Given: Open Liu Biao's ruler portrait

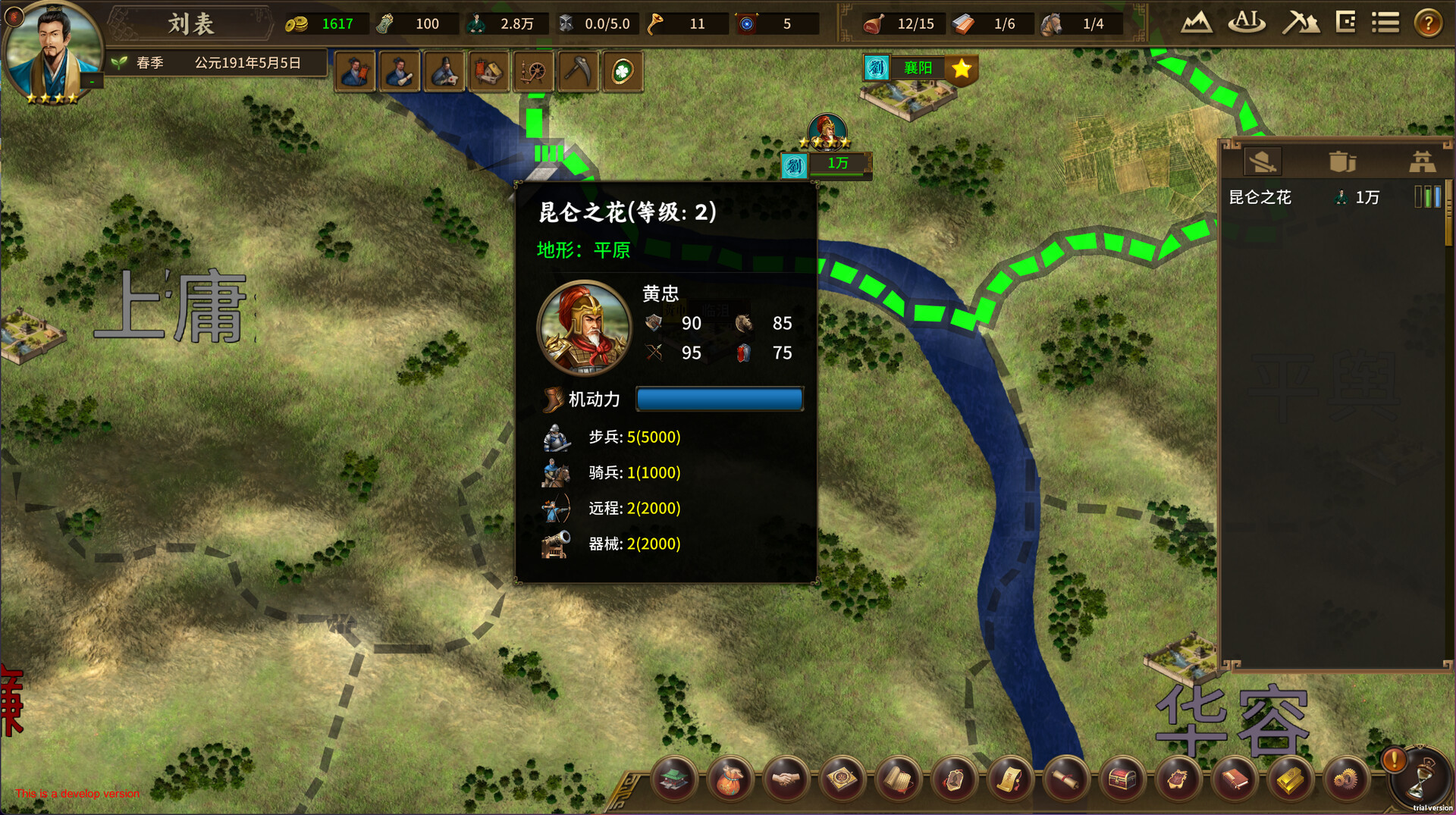Looking at the screenshot, I should click(x=52, y=52).
